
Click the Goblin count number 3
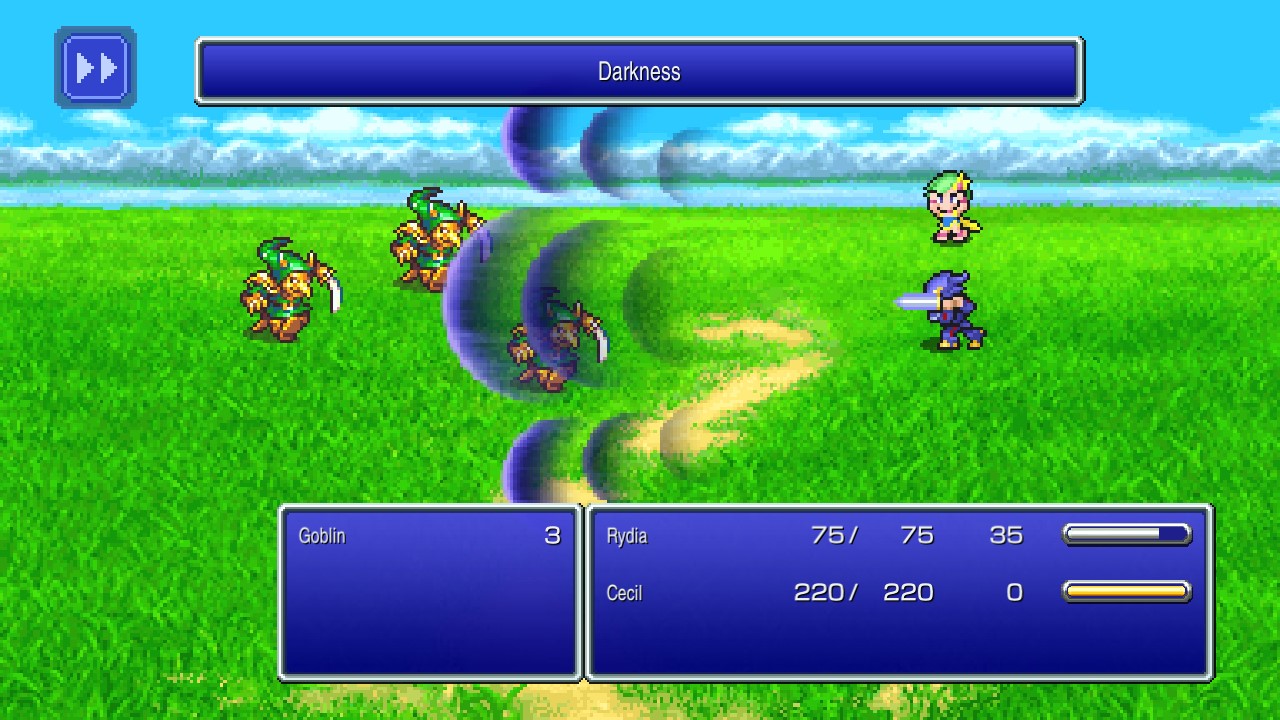pyautogui.click(x=553, y=536)
